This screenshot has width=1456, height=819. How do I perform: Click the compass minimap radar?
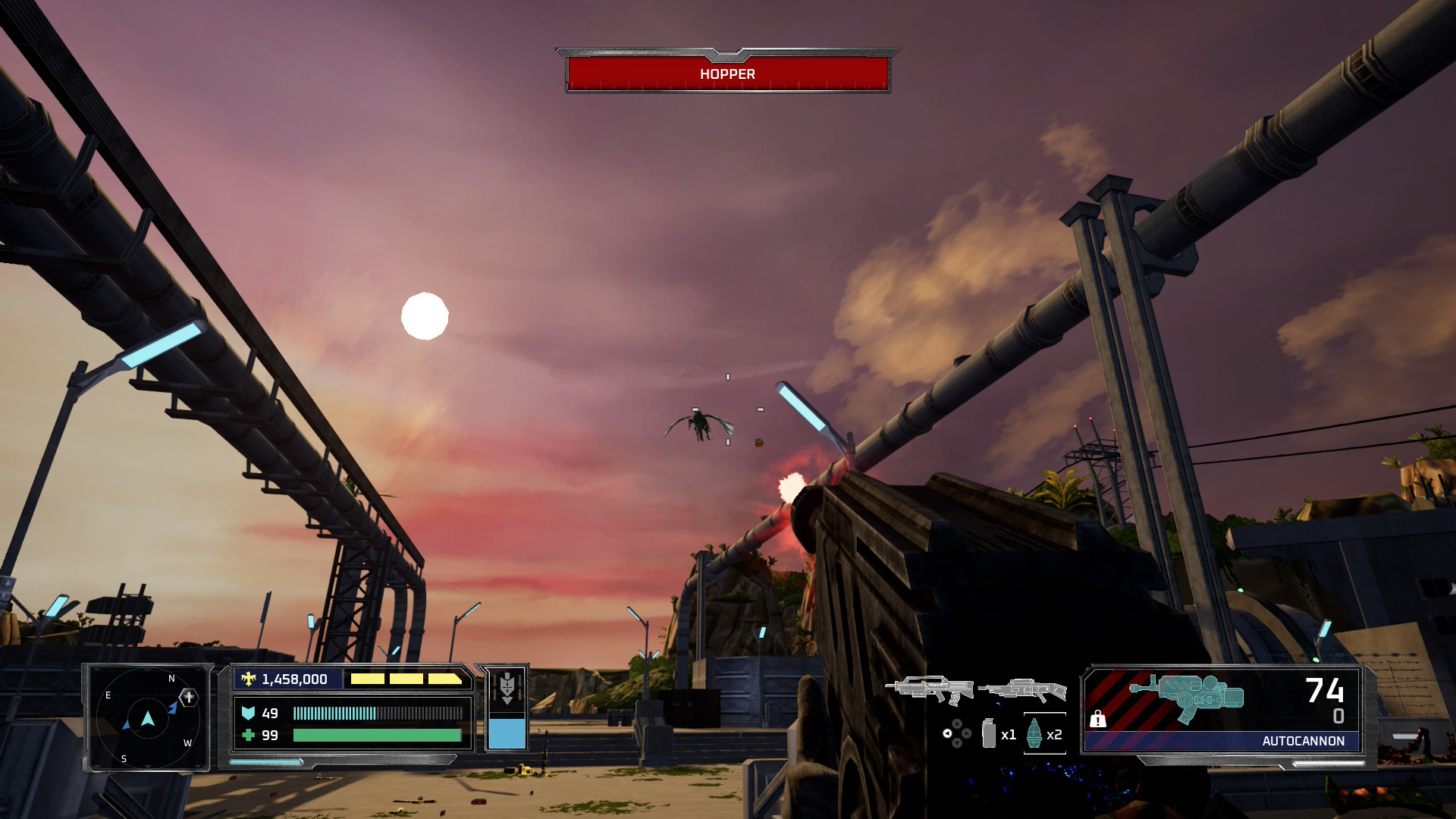(147, 718)
